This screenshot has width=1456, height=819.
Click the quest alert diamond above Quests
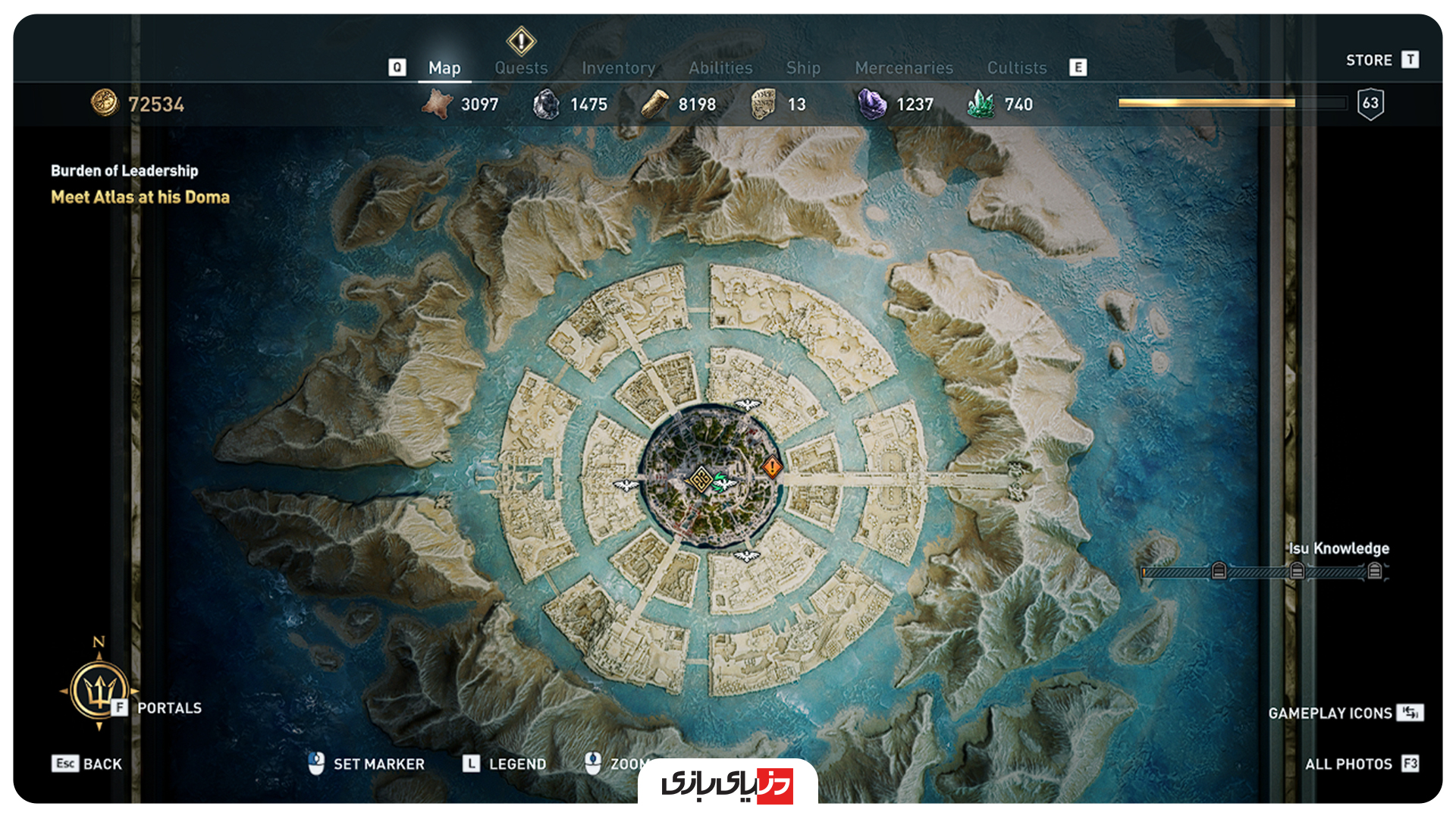521,41
